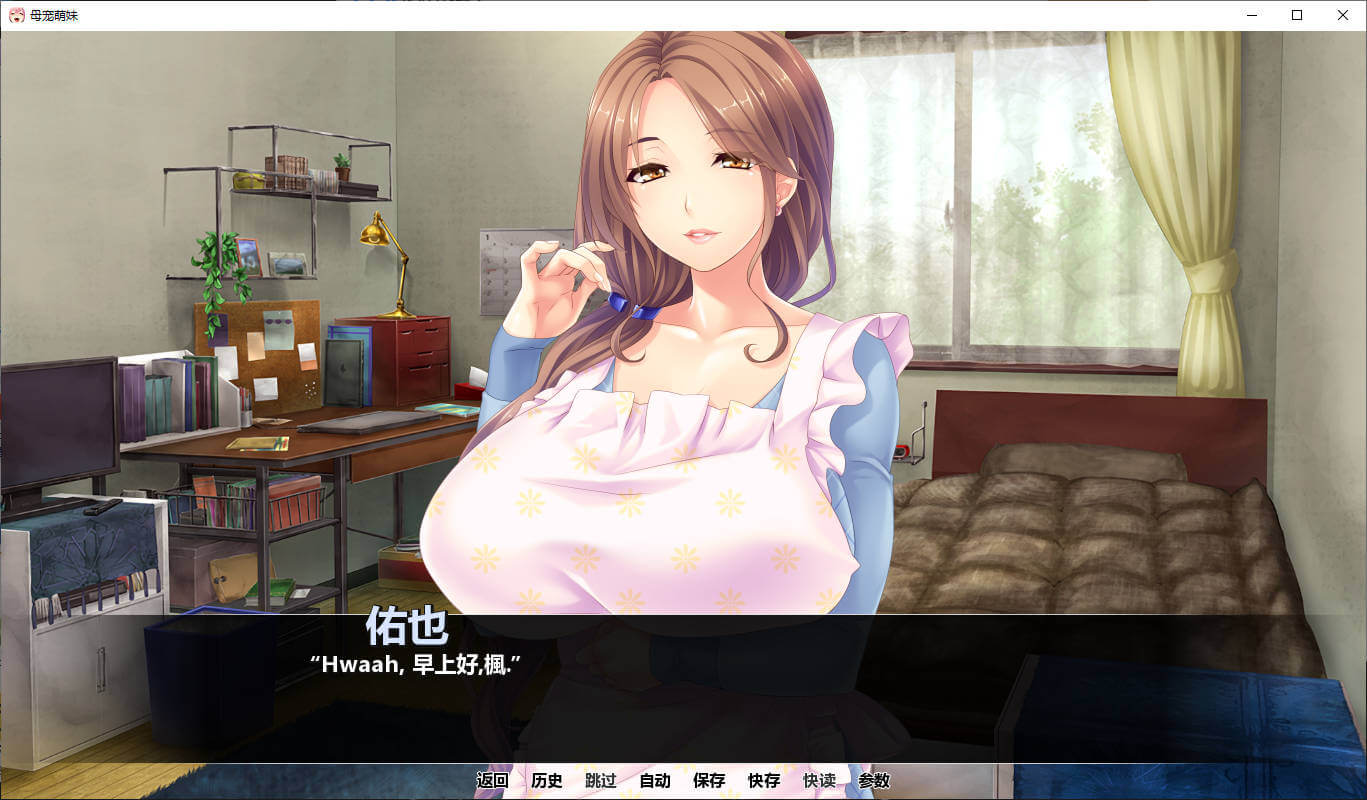Choose 快存 (Quick Save)
The height and width of the screenshot is (800, 1367).
(764, 781)
